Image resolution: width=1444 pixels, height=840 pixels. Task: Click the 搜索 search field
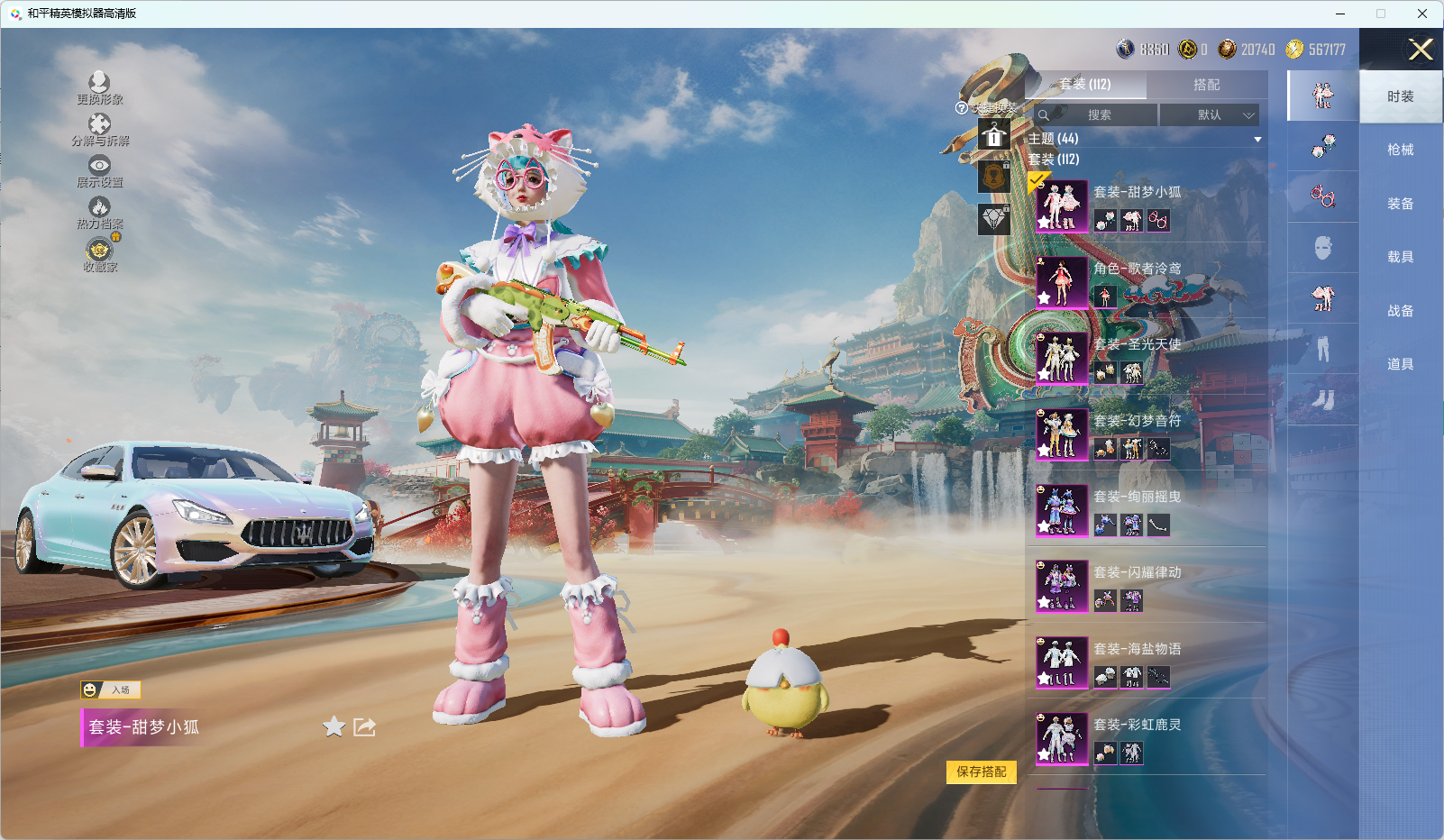[1099, 115]
